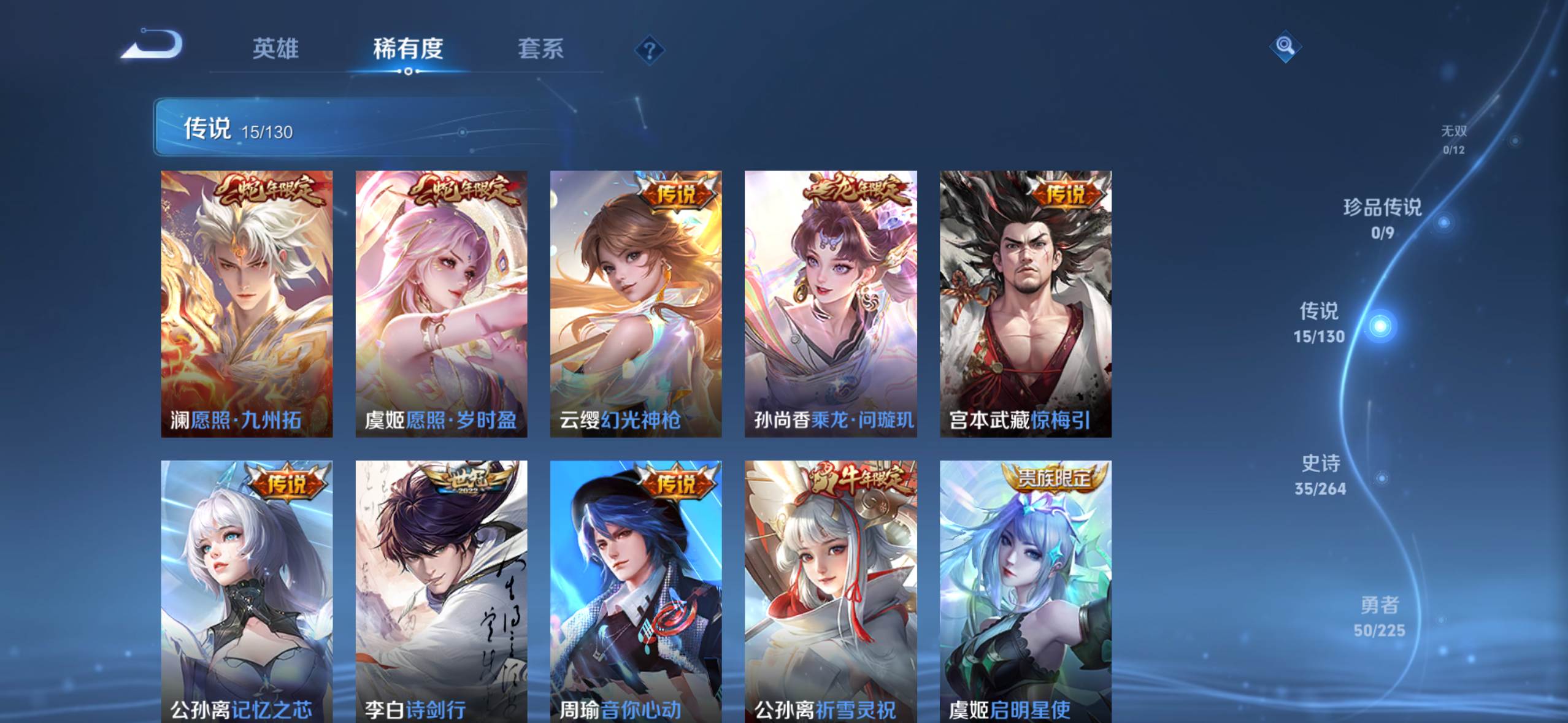Show help via the question mark icon
This screenshot has width=1568, height=723.
tap(650, 50)
